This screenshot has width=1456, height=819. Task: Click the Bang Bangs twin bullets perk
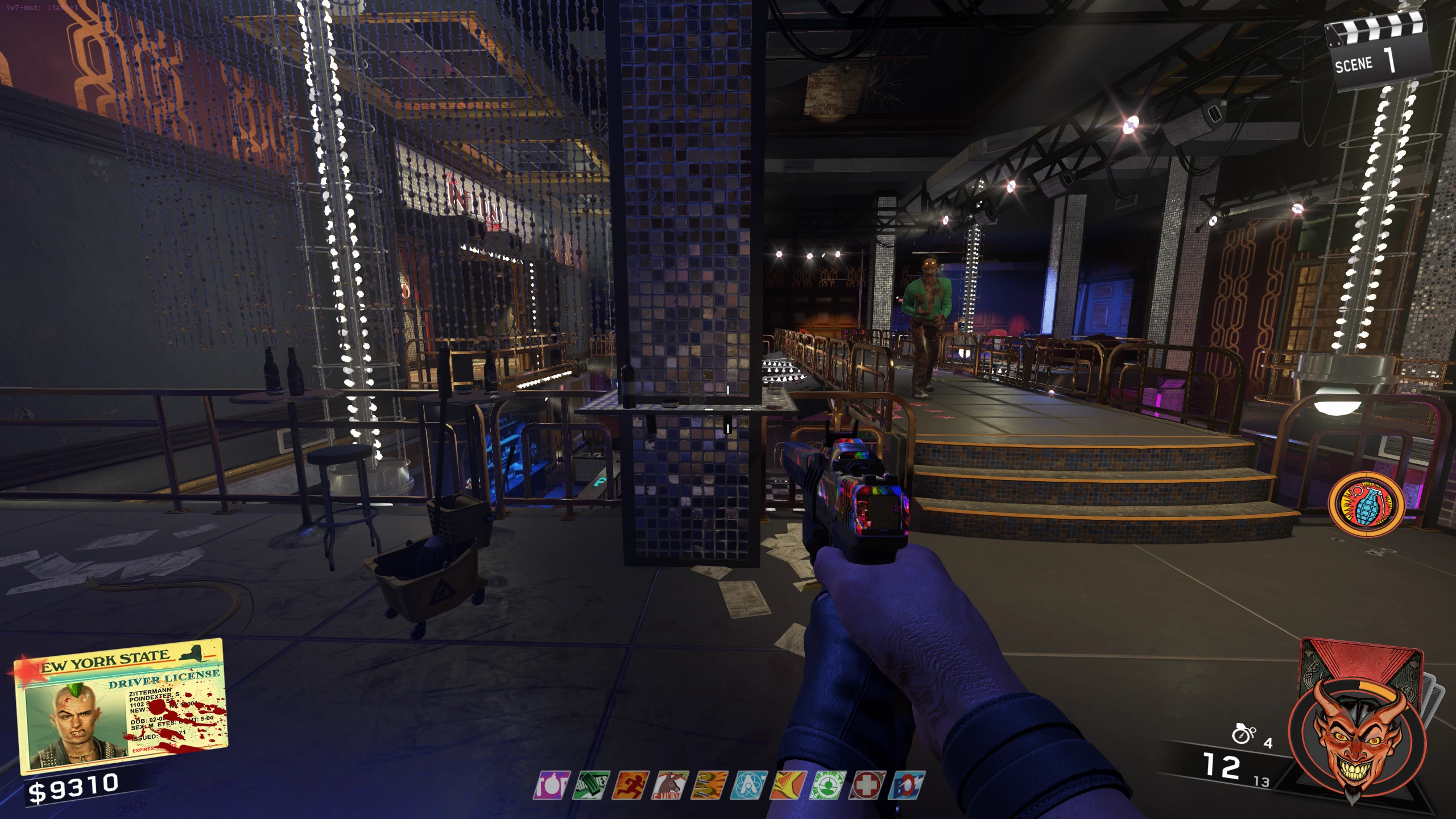[710, 785]
